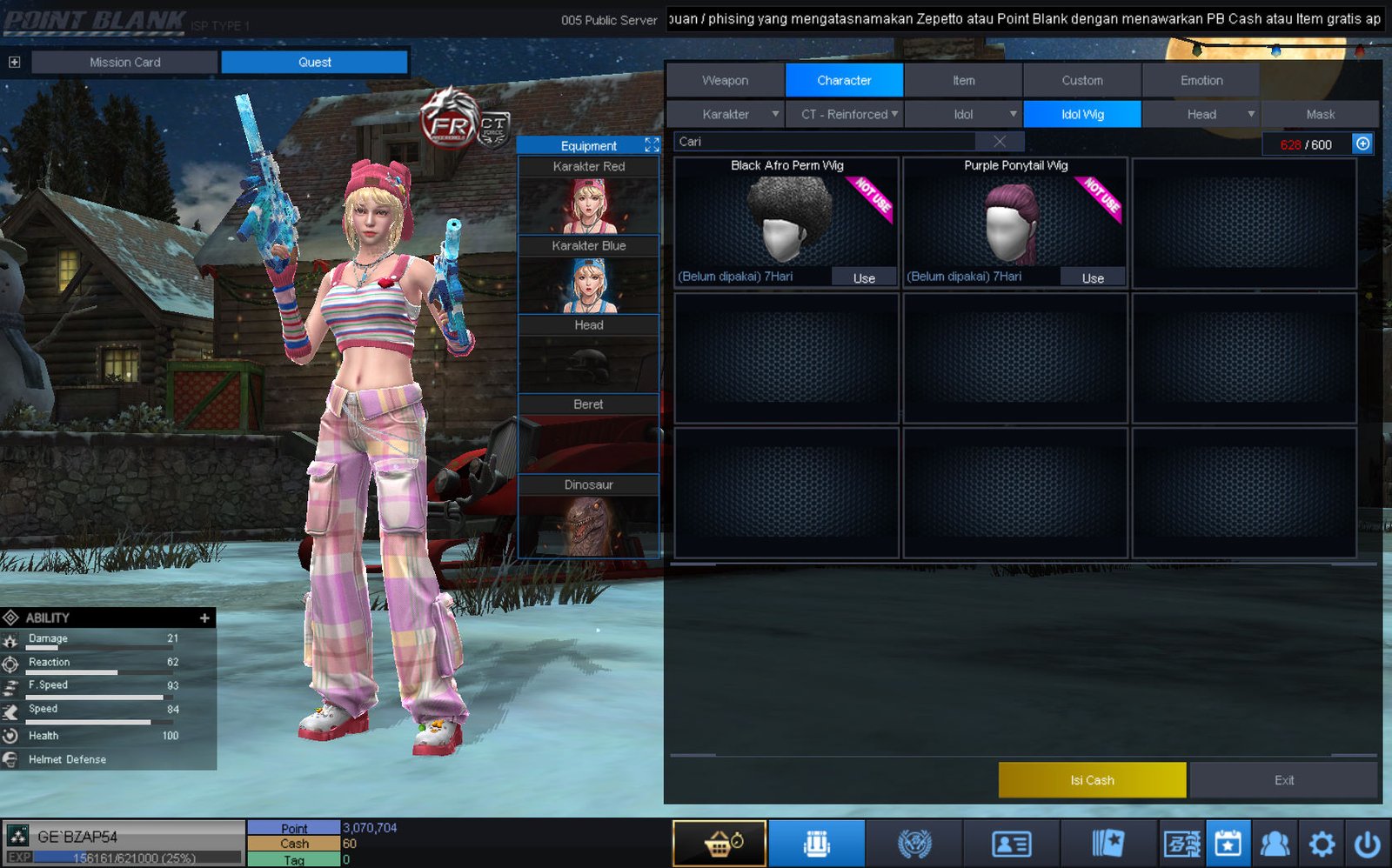1392x868 pixels.
Task: Expand the Ability panel with plus
Action: pyautogui.click(x=204, y=618)
